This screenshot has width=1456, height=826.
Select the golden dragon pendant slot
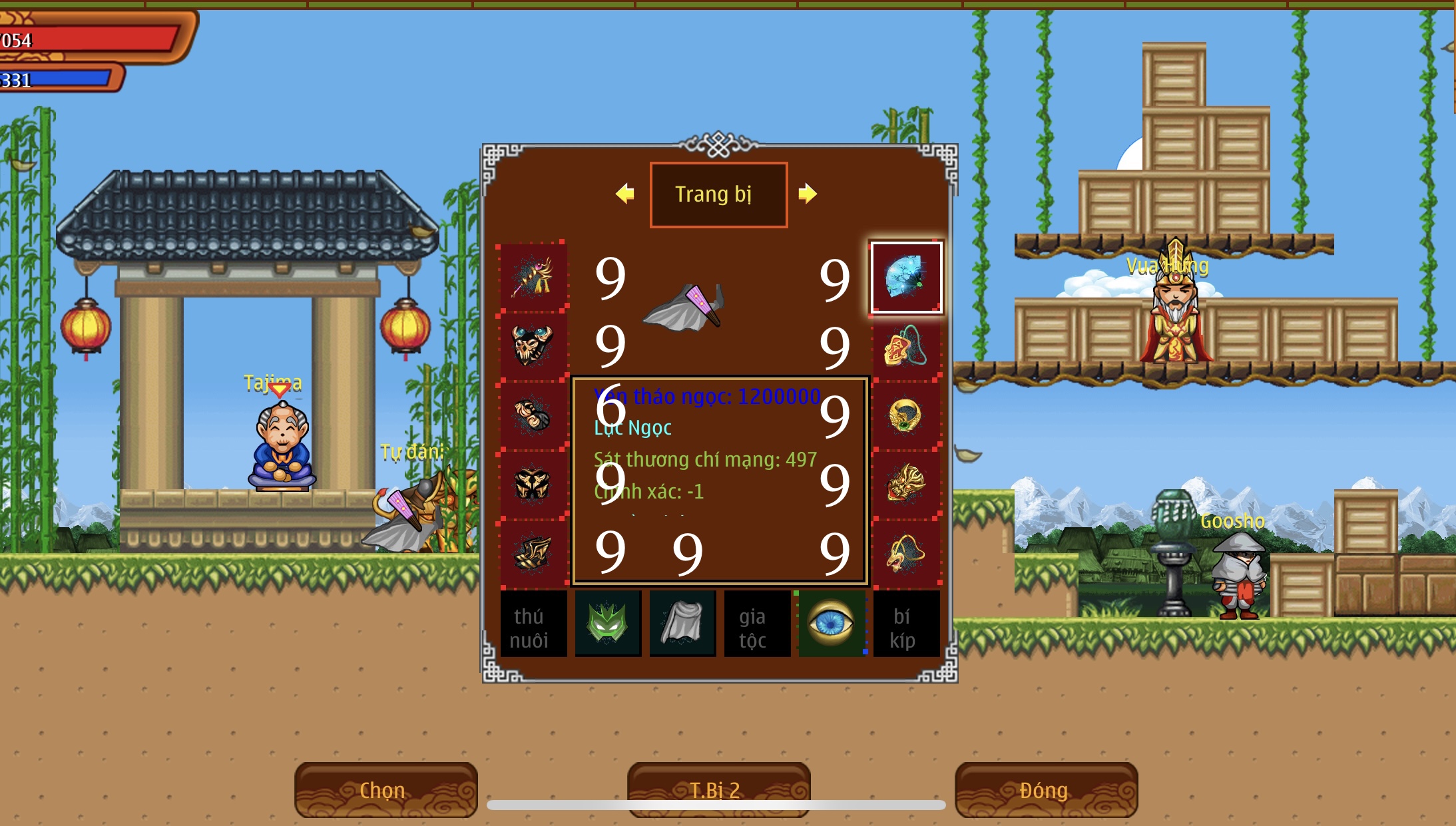coord(906,554)
